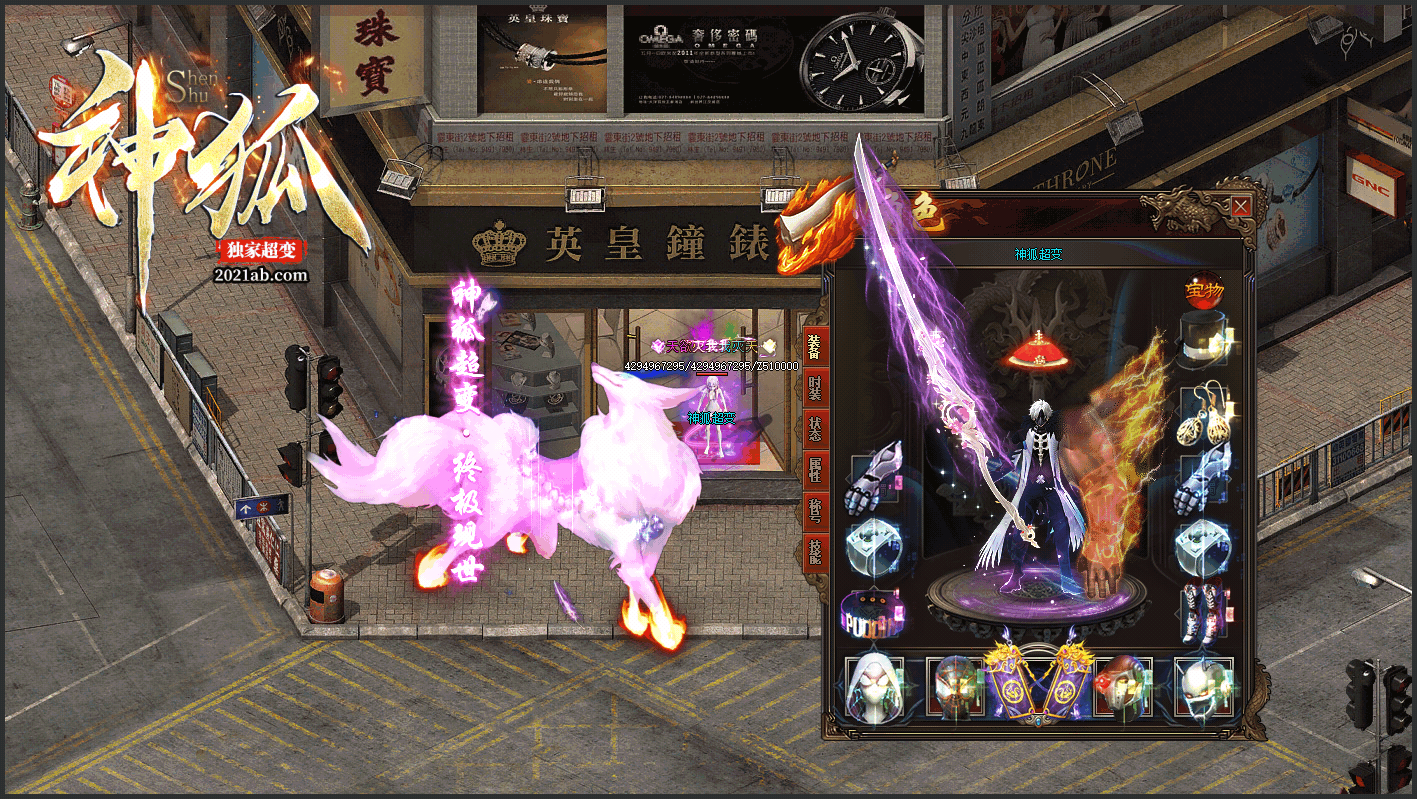
Task: Select the right-side crystal ring slot
Action: 1204,546
